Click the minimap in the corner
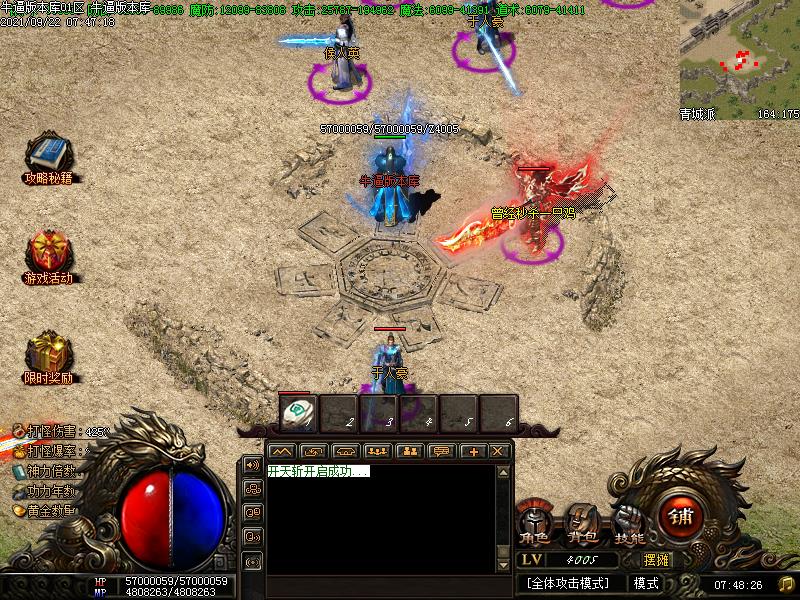Image resolution: width=800 pixels, height=600 pixels. pyautogui.click(x=739, y=60)
